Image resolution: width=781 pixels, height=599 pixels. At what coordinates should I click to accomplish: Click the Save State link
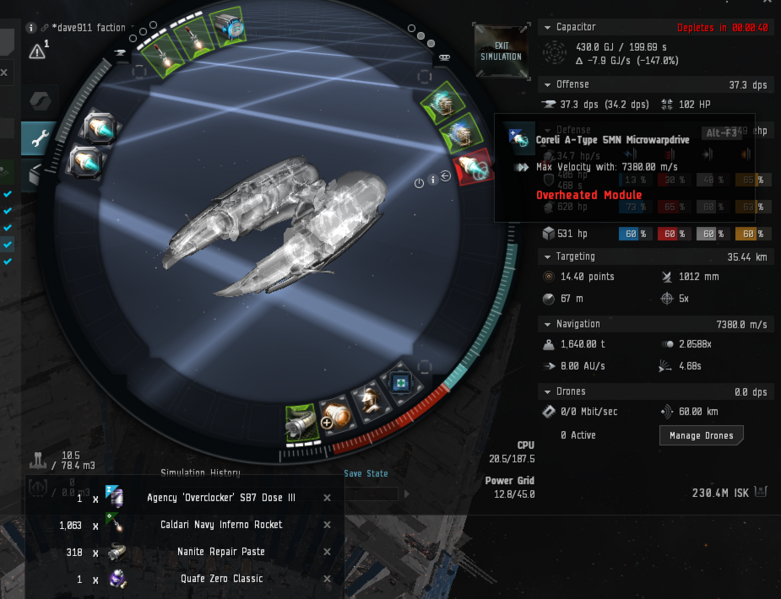365,473
